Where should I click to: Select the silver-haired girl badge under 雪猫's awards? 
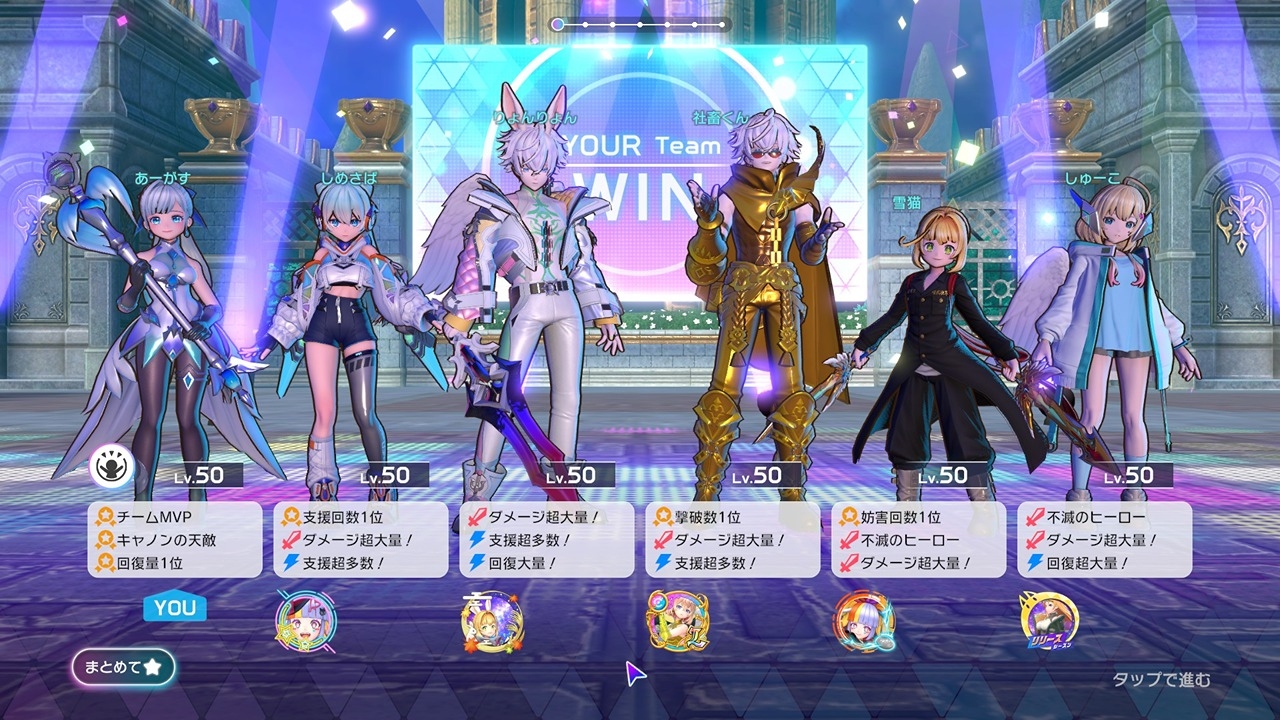tap(864, 621)
